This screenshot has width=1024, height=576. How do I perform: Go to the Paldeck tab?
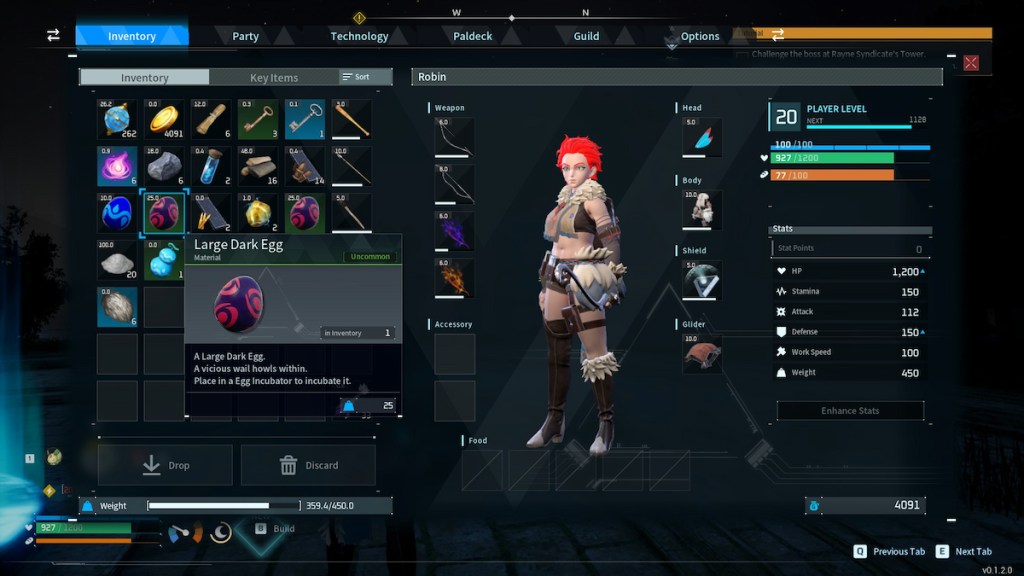click(472, 36)
